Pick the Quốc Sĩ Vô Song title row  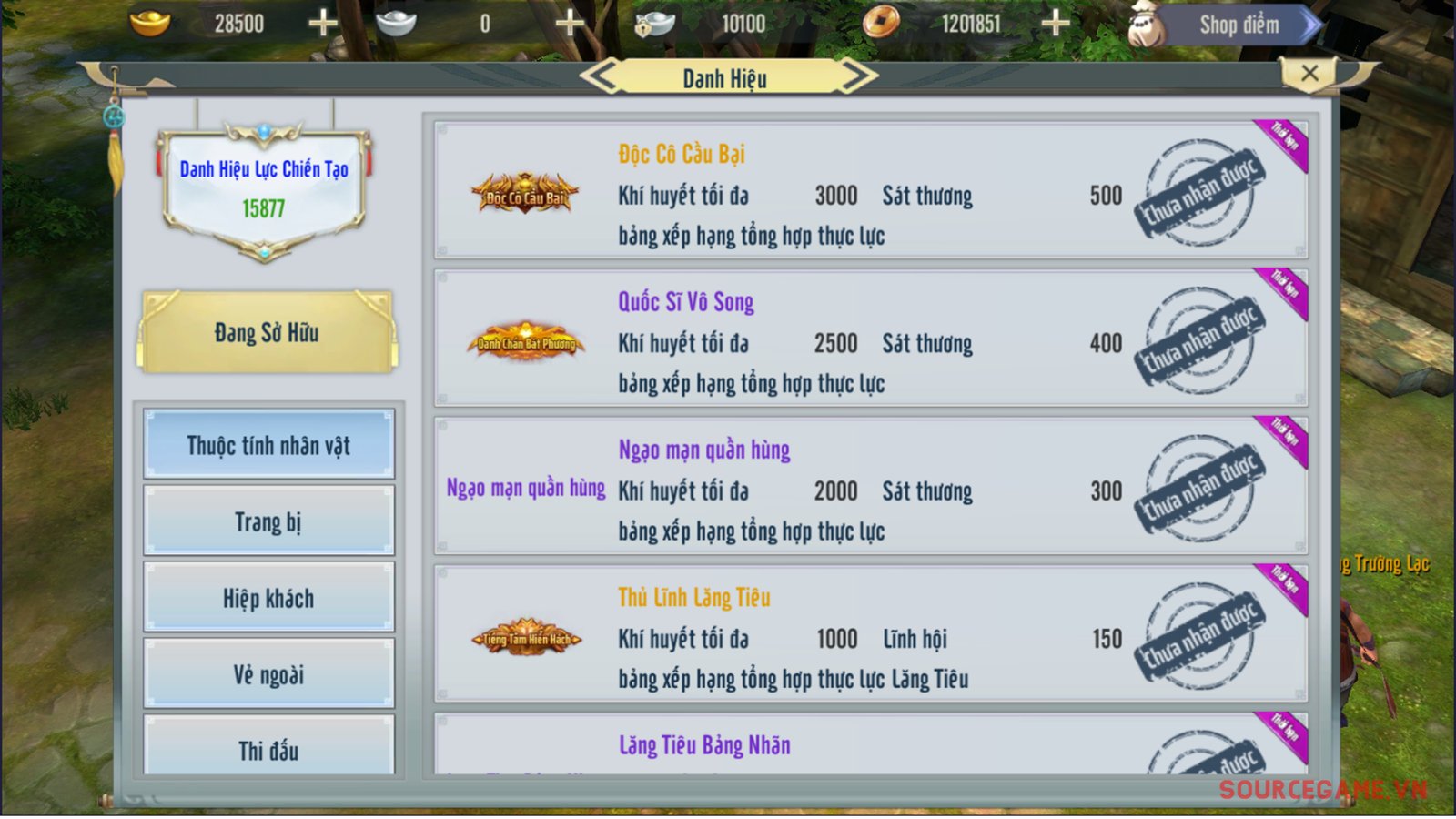click(871, 339)
